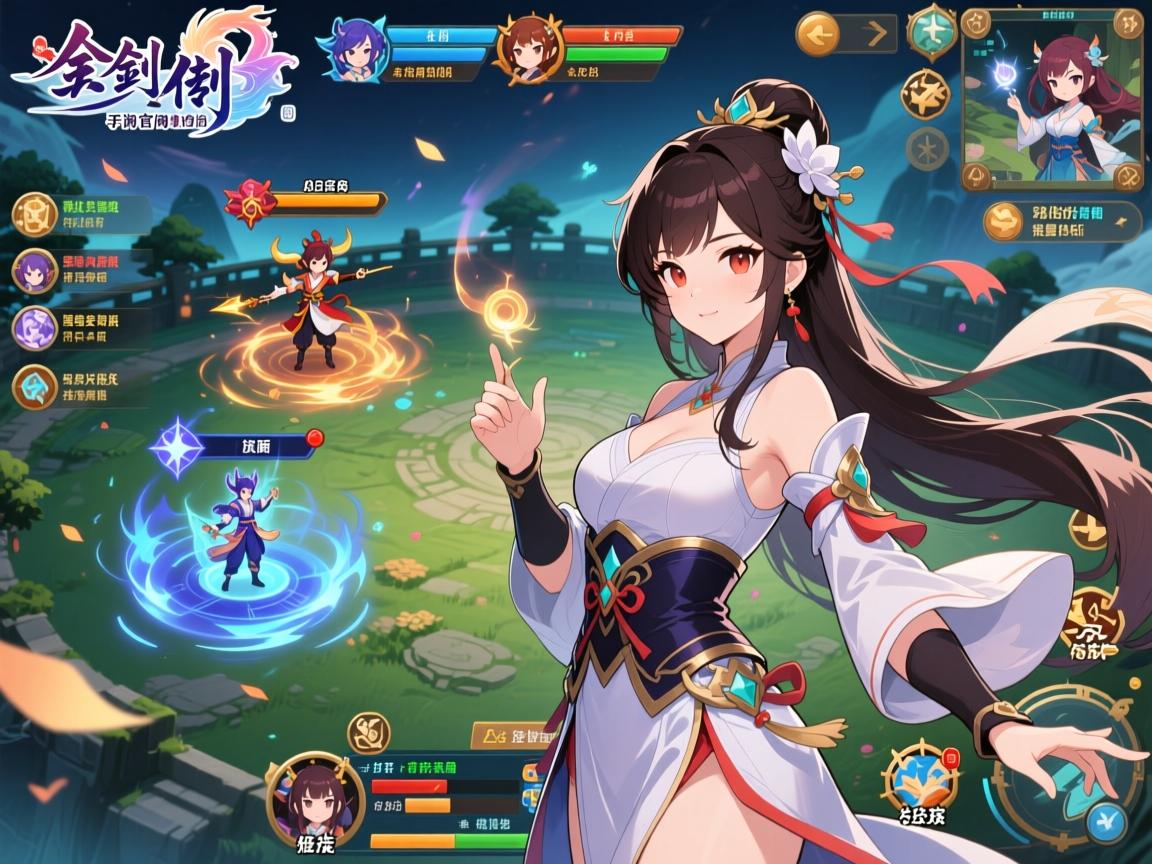
Task: Tap the teal gem icon with gold frame
Action: pos(931,31)
